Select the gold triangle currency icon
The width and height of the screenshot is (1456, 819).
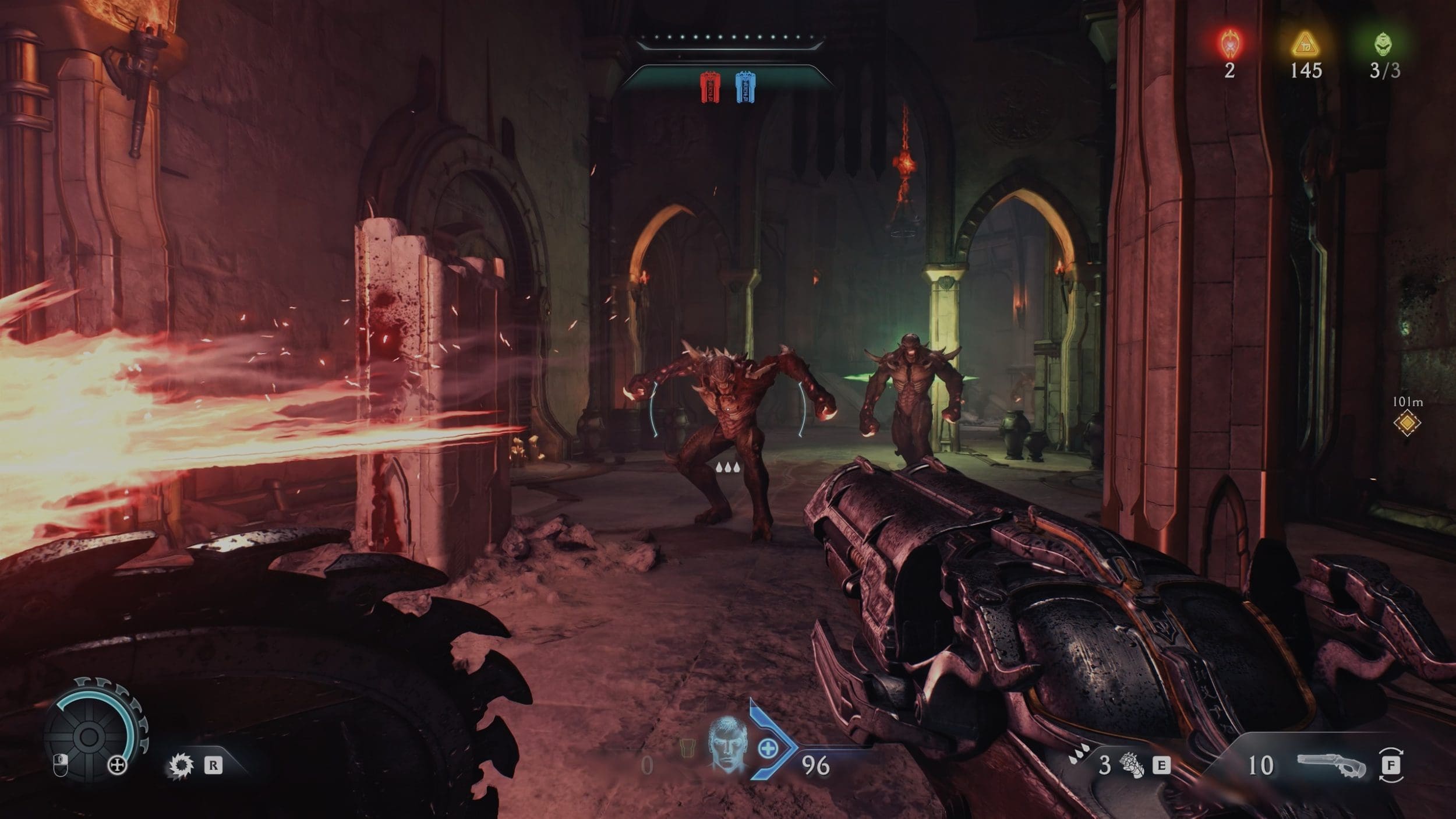tap(1305, 44)
